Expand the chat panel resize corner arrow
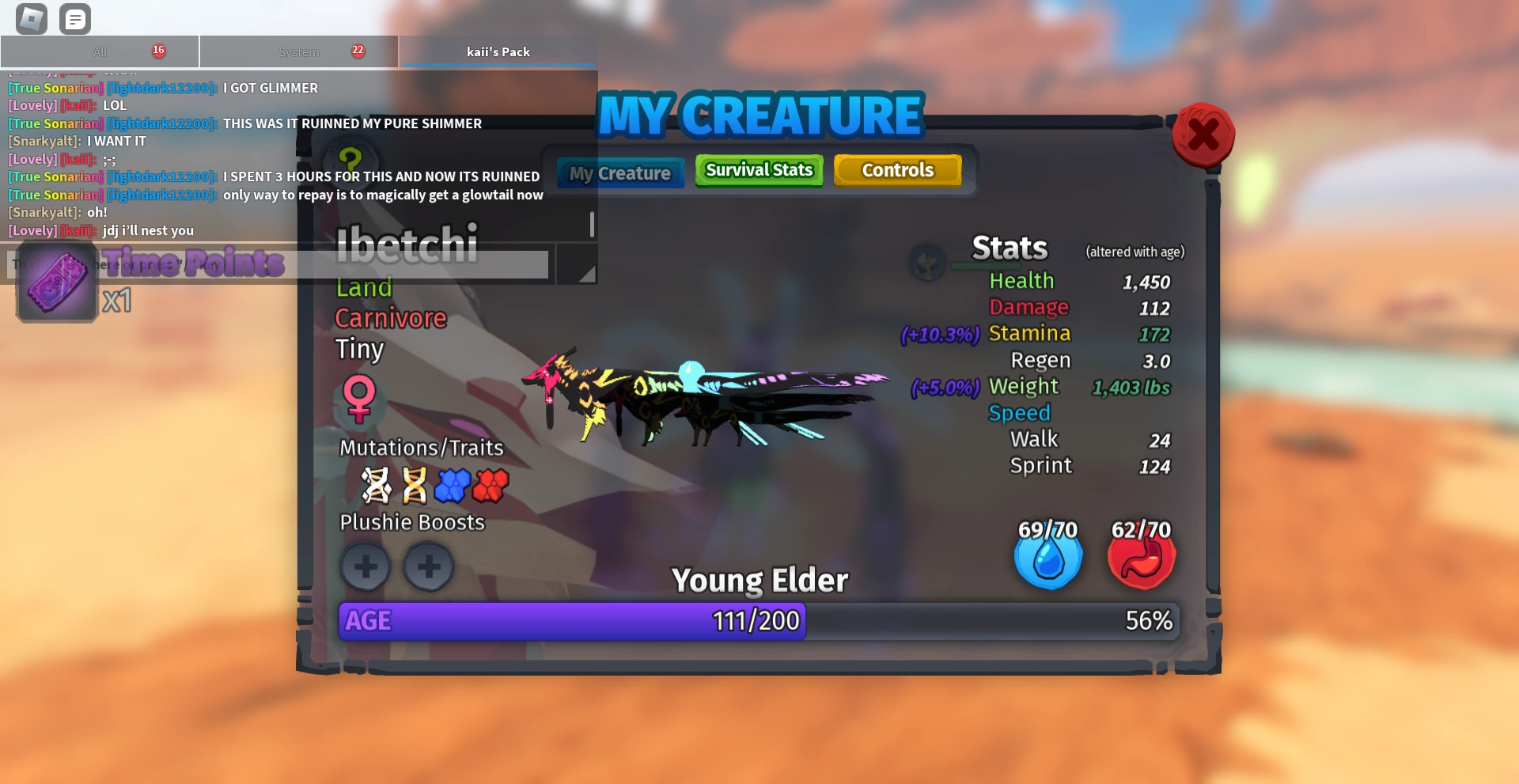 click(x=585, y=272)
